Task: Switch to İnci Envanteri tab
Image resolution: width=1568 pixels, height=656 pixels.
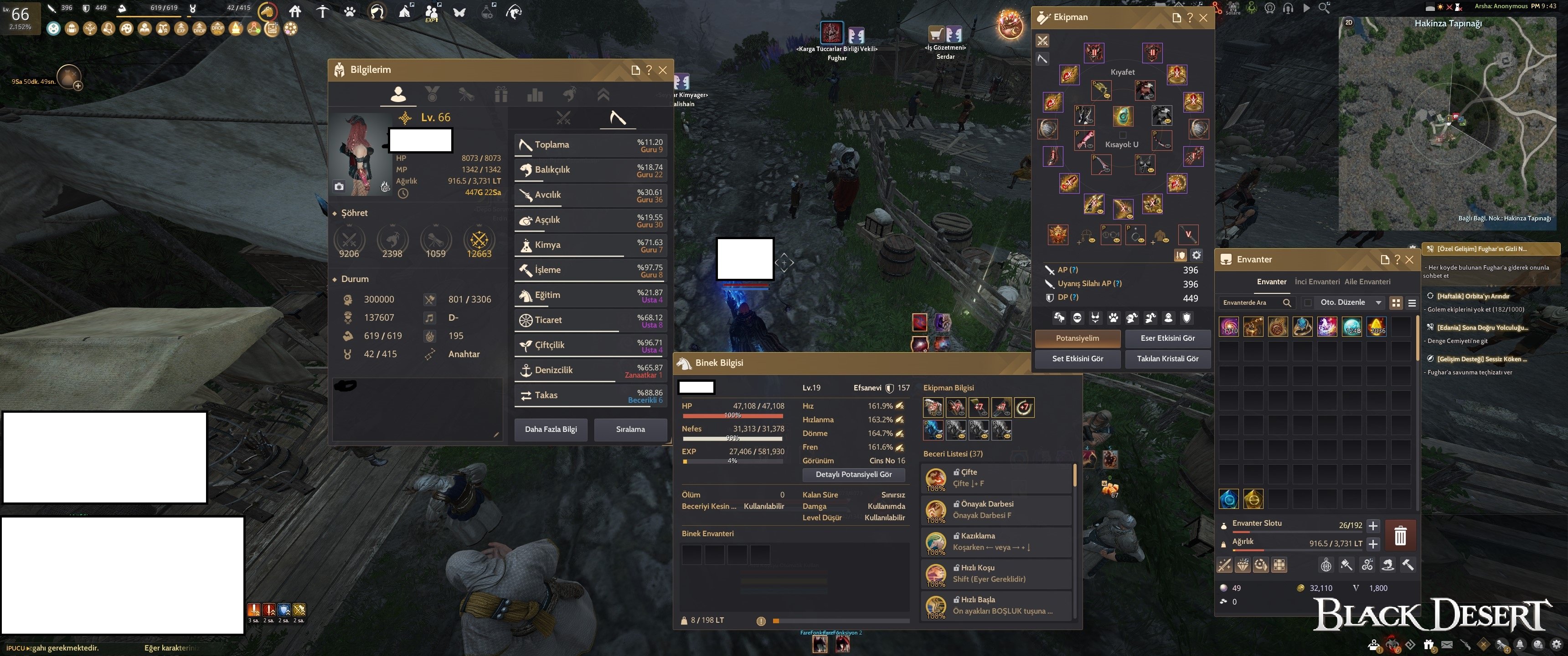Action: 1316,282
